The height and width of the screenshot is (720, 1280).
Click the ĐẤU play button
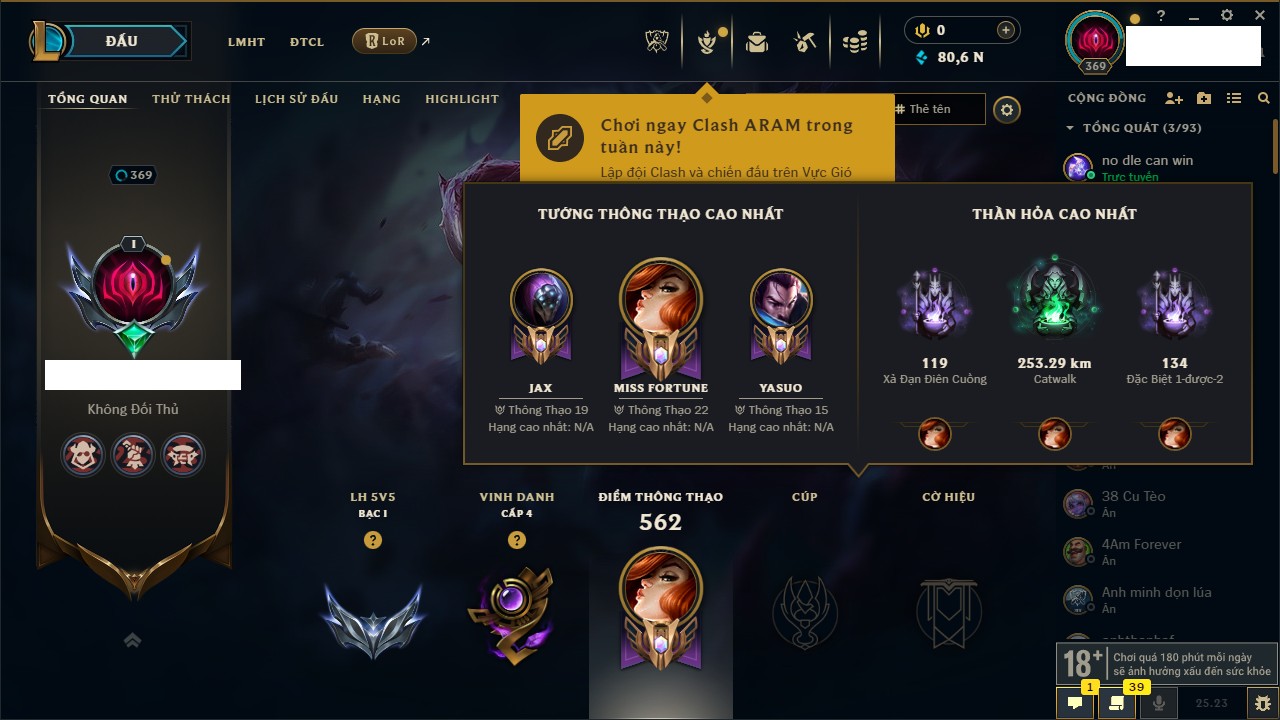pyautogui.click(x=121, y=41)
